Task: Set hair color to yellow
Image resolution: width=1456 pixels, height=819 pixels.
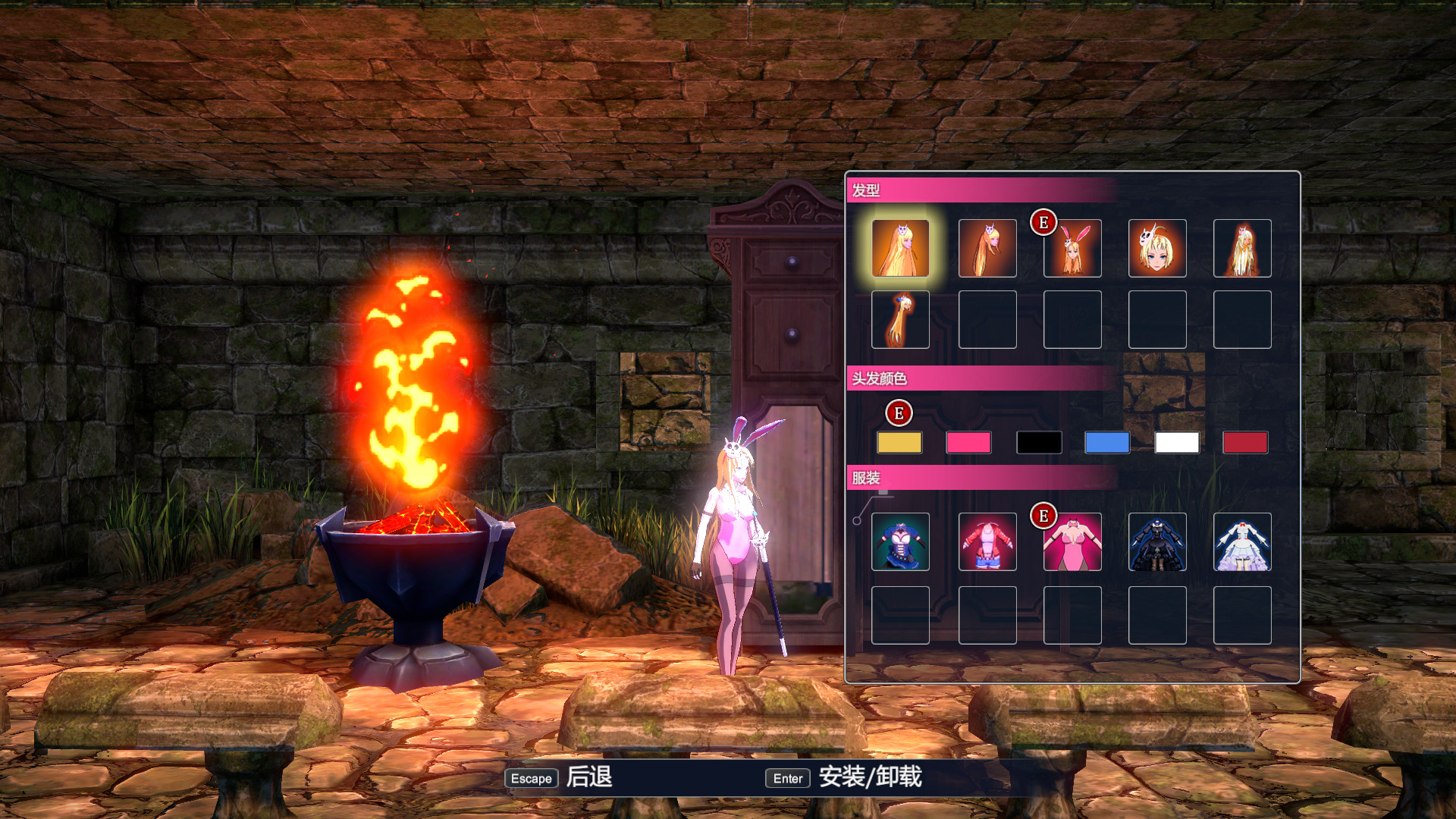Action: pyautogui.click(x=899, y=442)
